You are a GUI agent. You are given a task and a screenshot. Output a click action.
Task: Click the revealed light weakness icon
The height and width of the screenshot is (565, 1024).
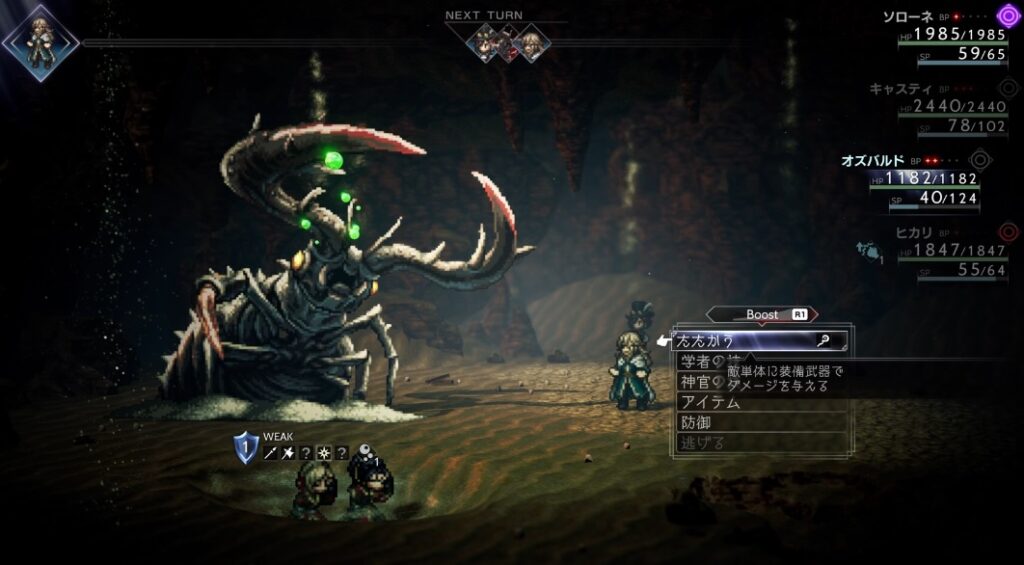pyautogui.click(x=324, y=453)
